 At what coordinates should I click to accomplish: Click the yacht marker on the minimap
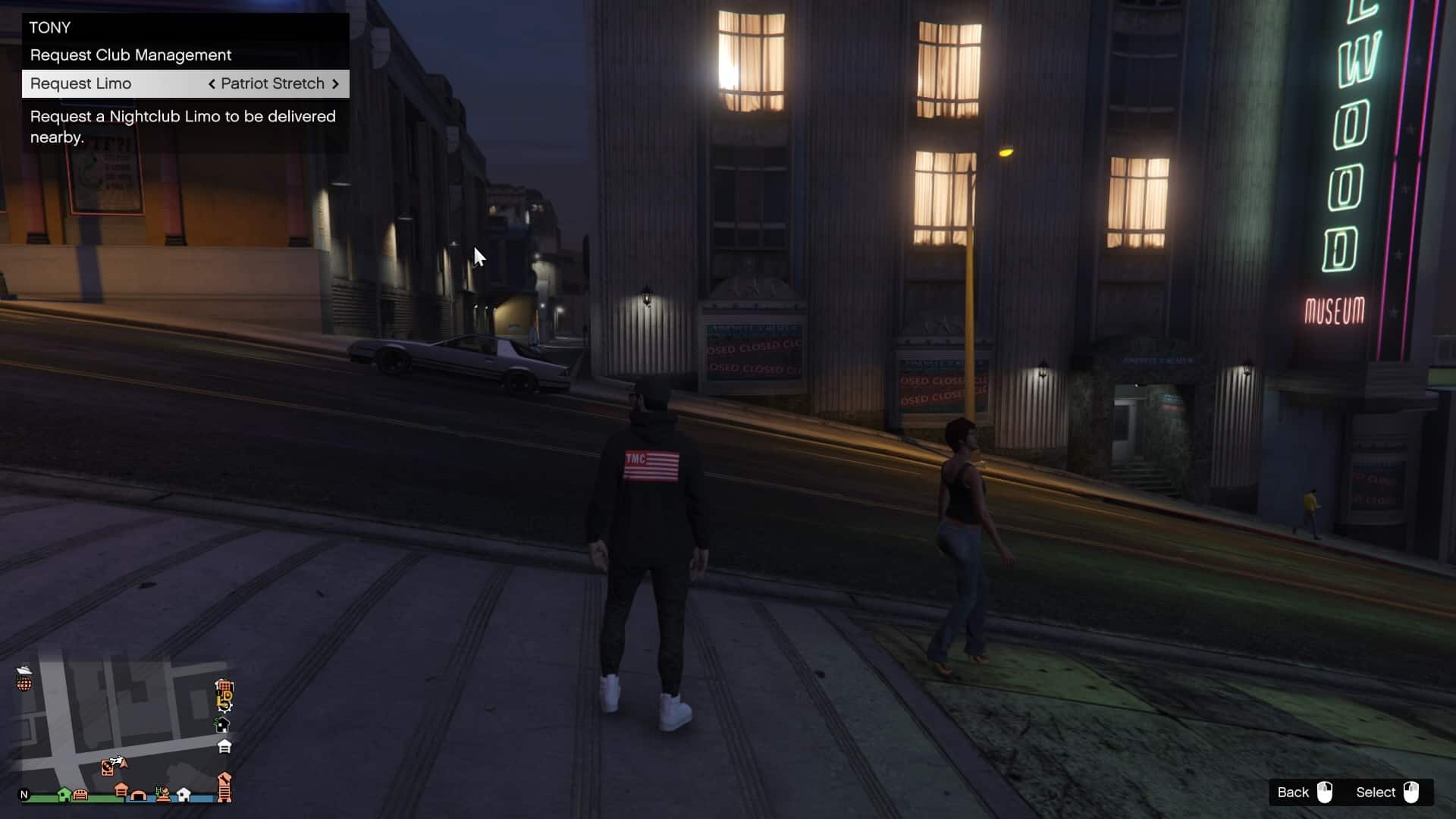24,670
